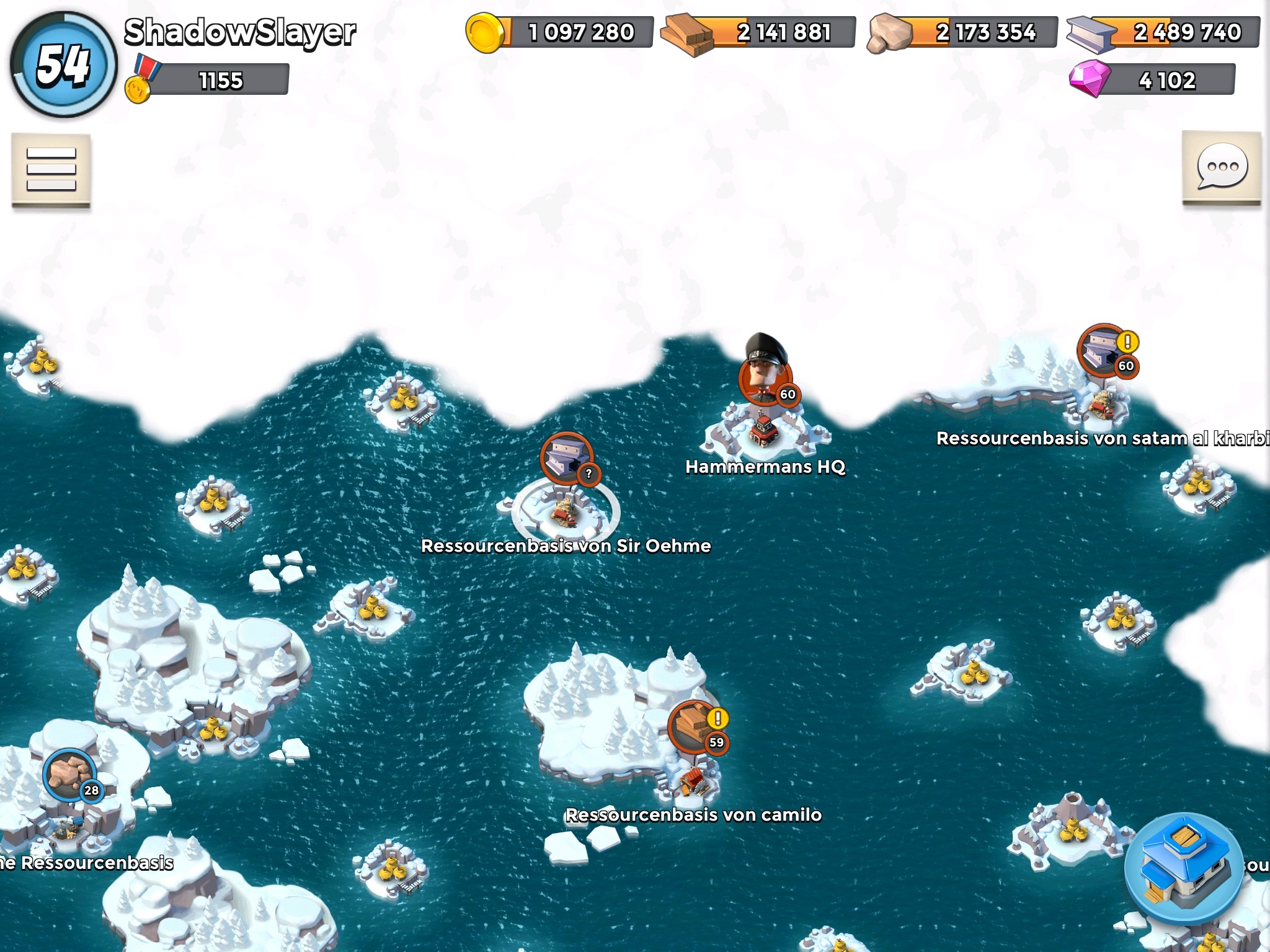Choose the camilo wood resource base marker

click(695, 728)
